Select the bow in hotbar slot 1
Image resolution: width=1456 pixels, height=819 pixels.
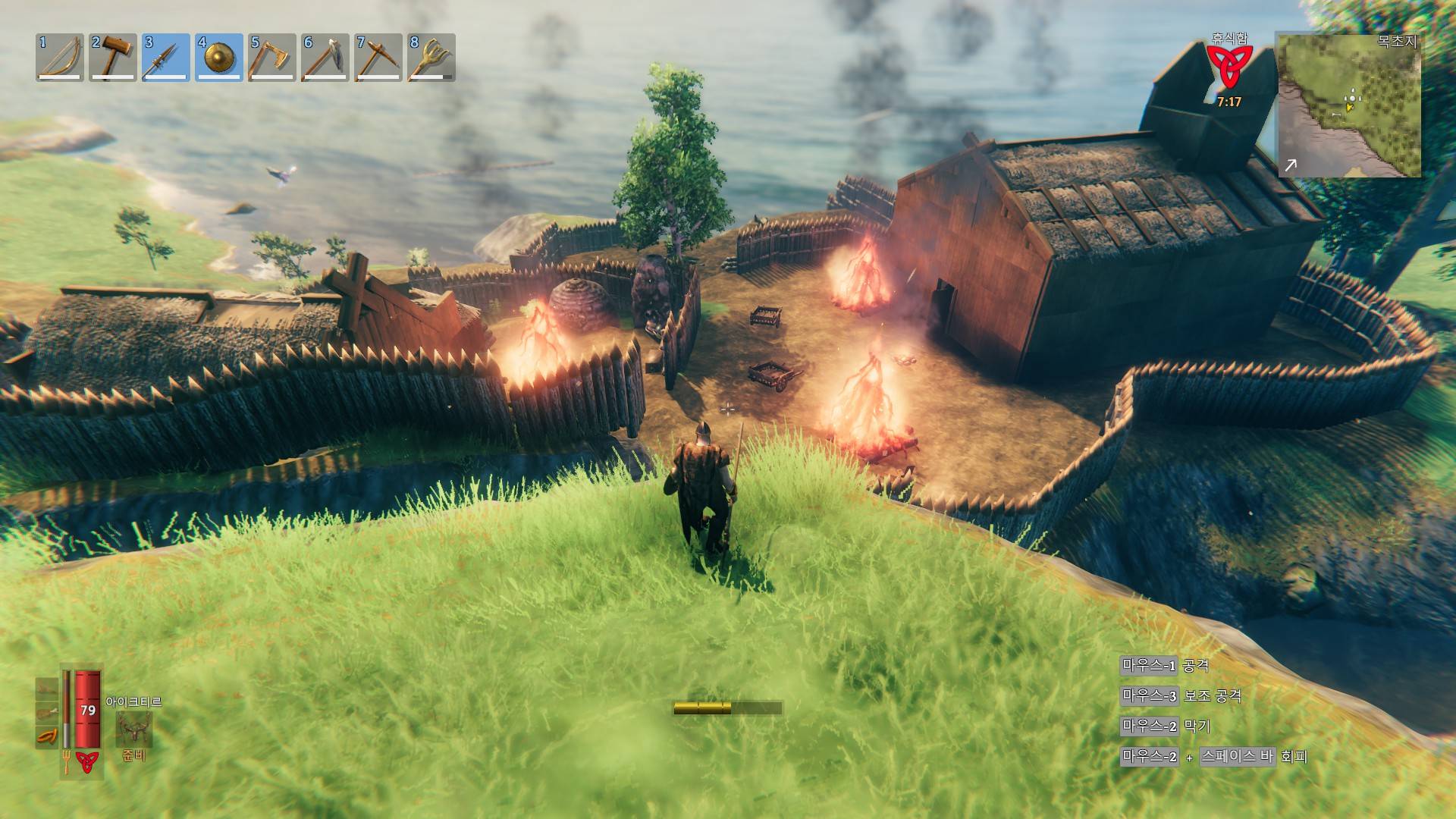coord(59,57)
